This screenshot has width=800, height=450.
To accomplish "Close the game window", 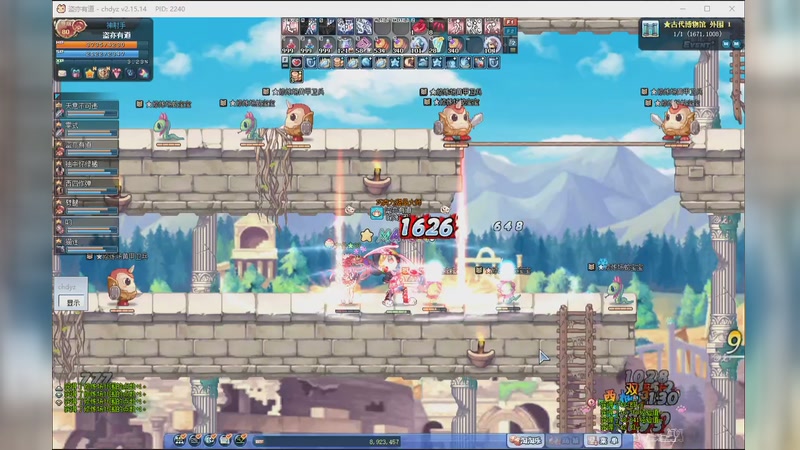I will pyautogui.click(x=734, y=8).
